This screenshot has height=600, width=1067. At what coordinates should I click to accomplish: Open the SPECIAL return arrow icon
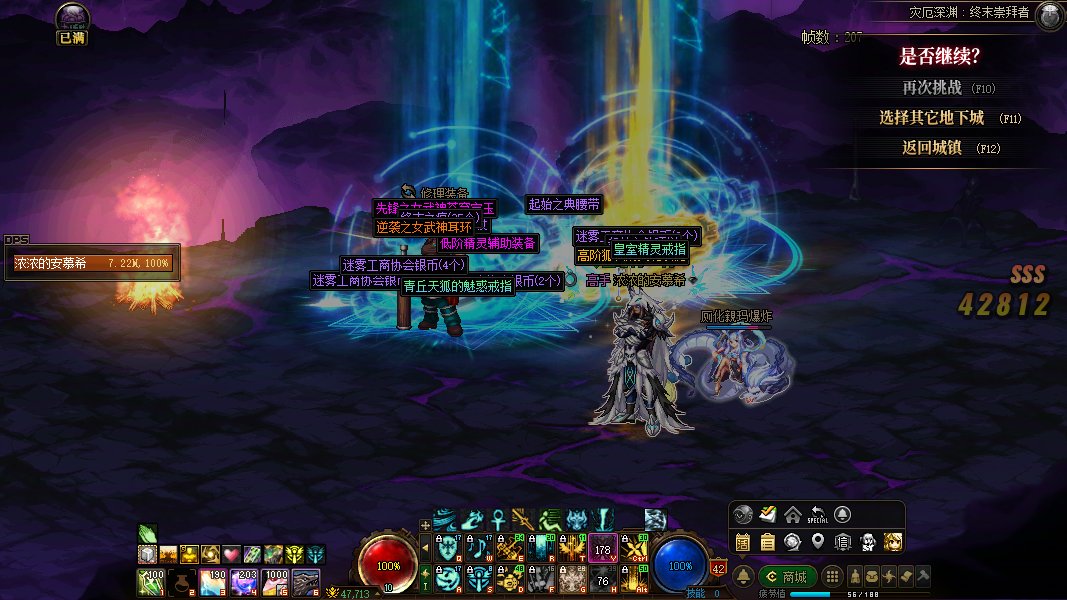coord(818,514)
